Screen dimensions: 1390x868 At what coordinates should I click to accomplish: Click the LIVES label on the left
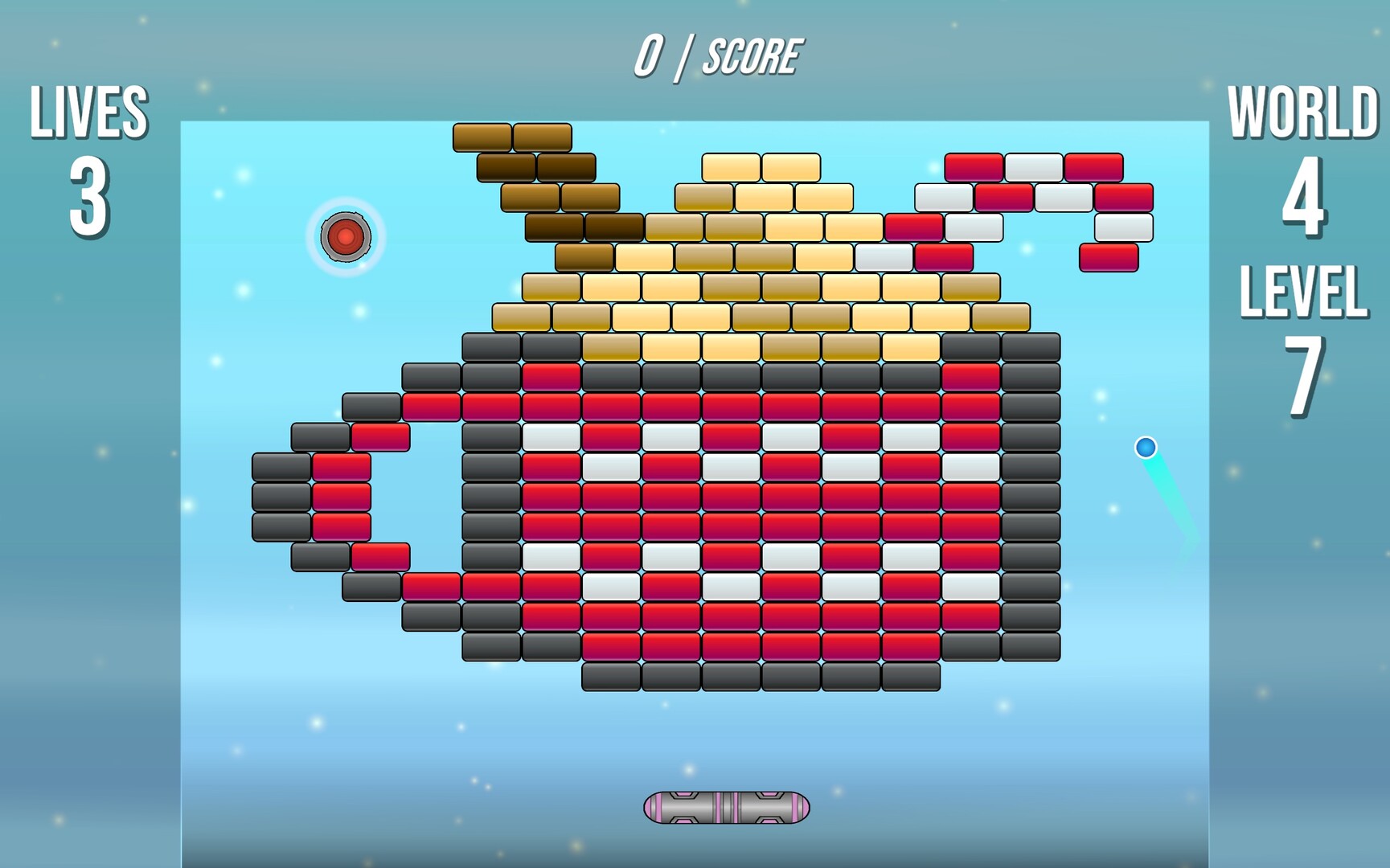88,113
